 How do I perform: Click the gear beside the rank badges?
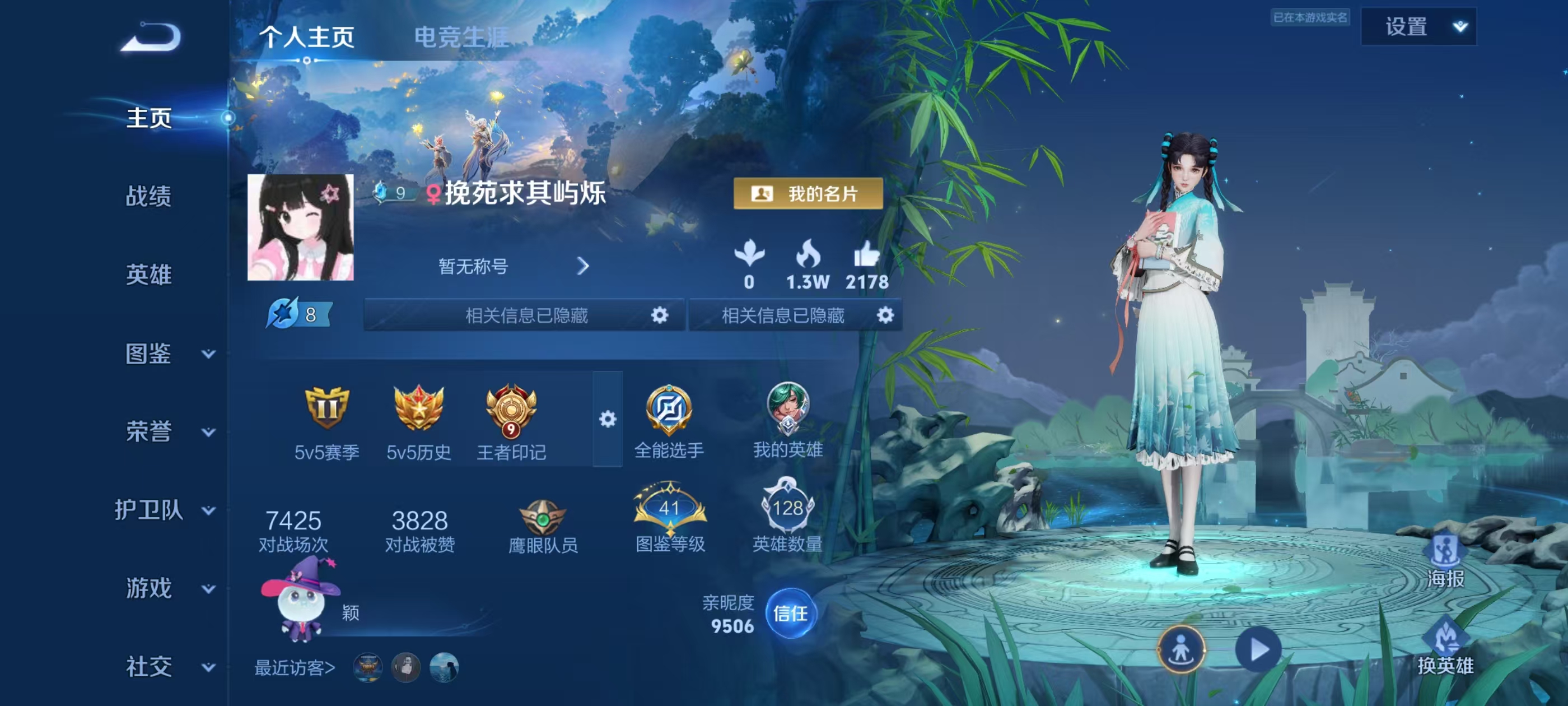pyautogui.click(x=608, y=420)
